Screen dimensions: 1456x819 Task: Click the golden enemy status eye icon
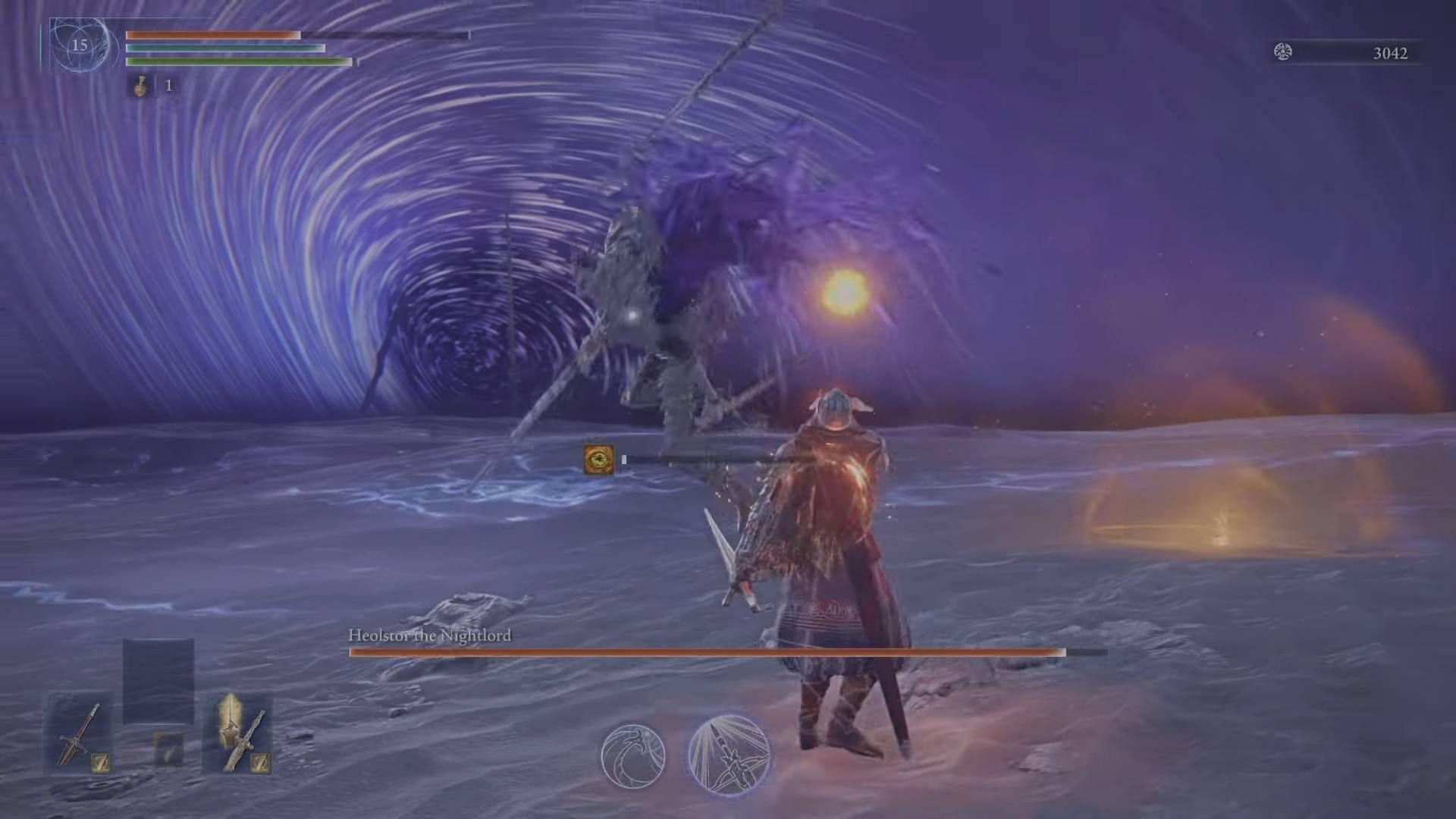598,458
